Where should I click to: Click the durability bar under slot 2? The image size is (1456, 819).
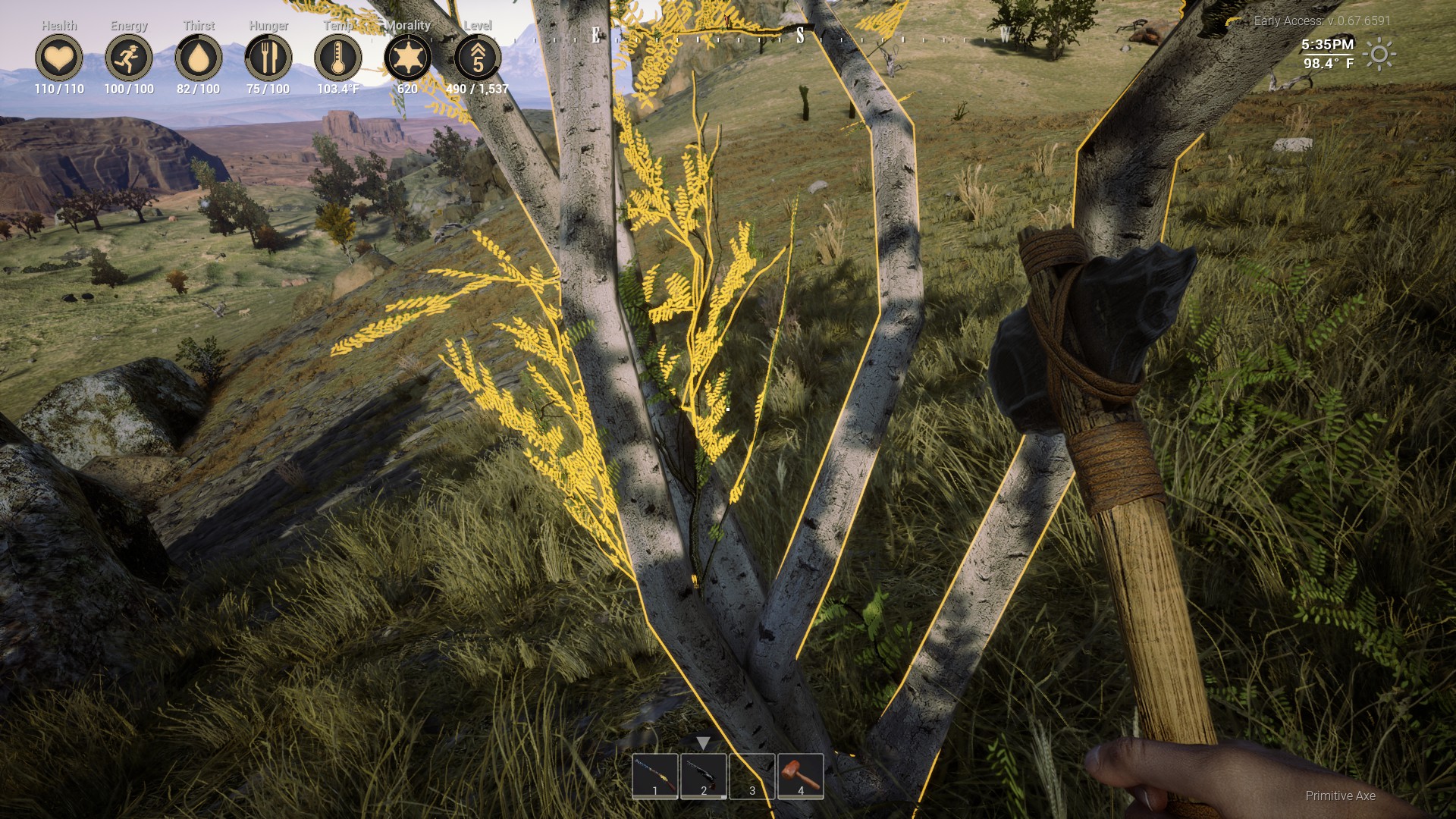703,799
